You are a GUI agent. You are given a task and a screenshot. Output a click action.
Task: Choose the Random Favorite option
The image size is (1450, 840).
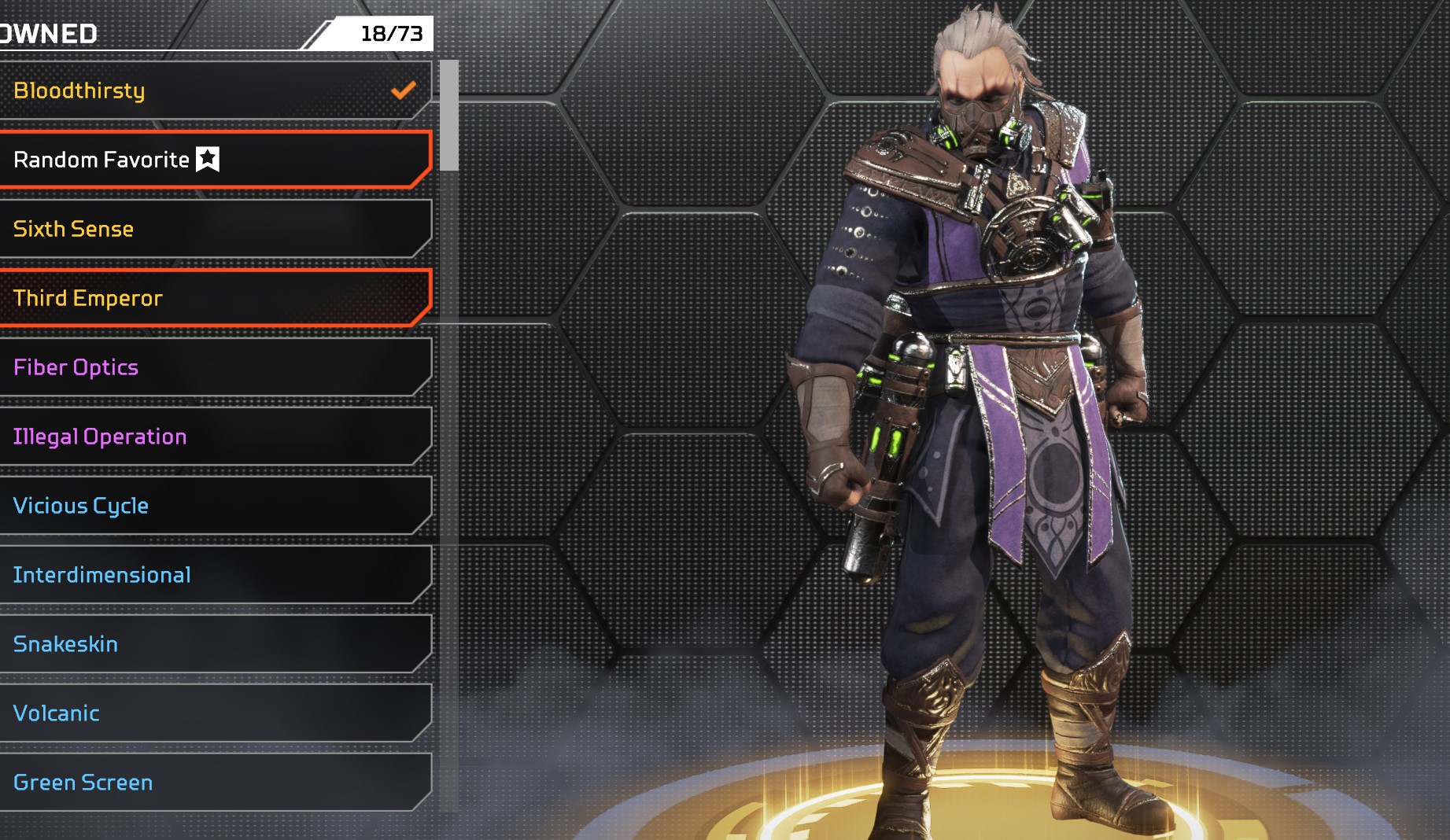click(x=212, y=160)
